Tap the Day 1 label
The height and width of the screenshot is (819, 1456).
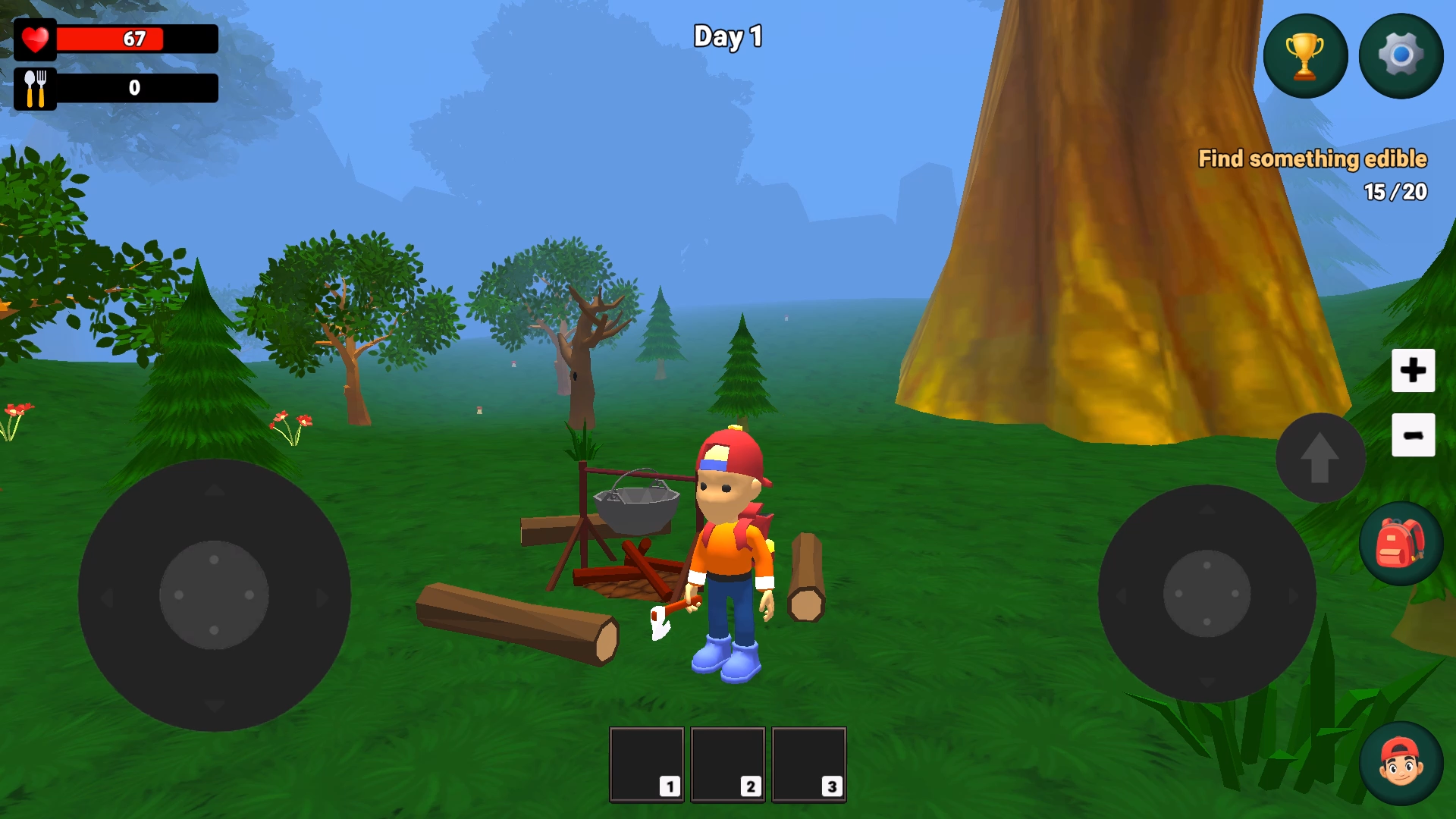pyautogui.click(x=727, y=36)
